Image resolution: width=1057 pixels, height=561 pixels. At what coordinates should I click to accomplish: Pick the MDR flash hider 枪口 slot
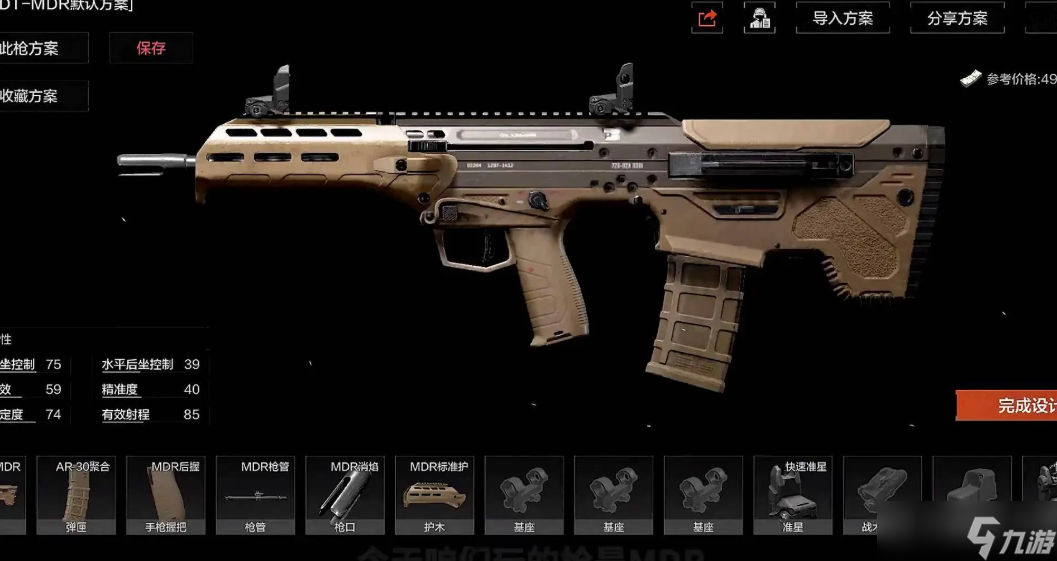(x=345, y=495)
